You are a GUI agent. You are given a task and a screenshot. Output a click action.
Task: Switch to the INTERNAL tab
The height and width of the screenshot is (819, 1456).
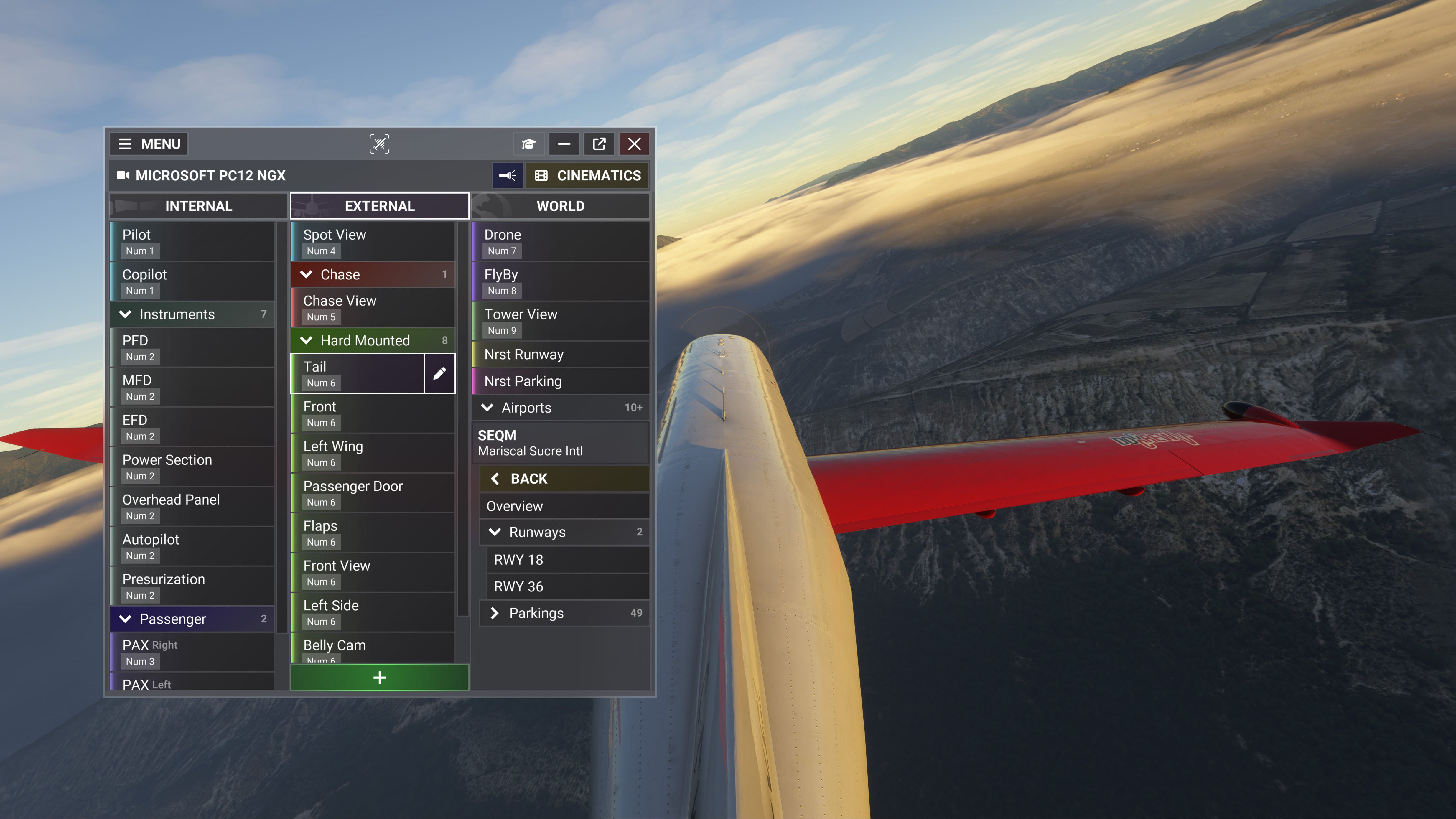[198, 206]
